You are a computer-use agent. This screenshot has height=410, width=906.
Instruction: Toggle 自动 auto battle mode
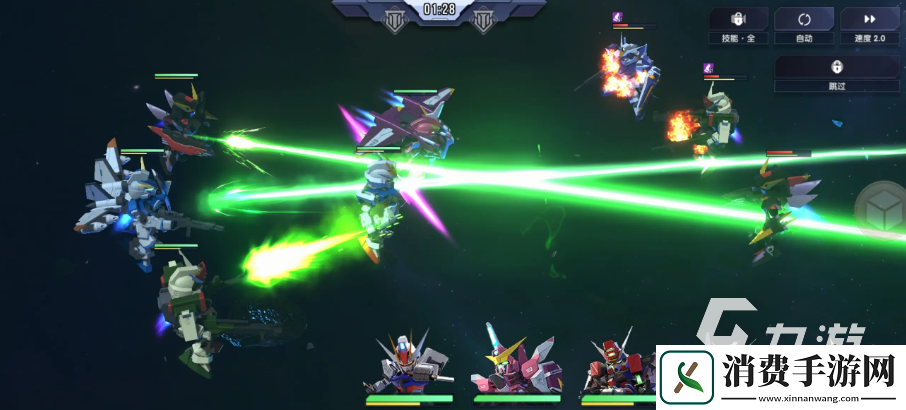(804, 26)
